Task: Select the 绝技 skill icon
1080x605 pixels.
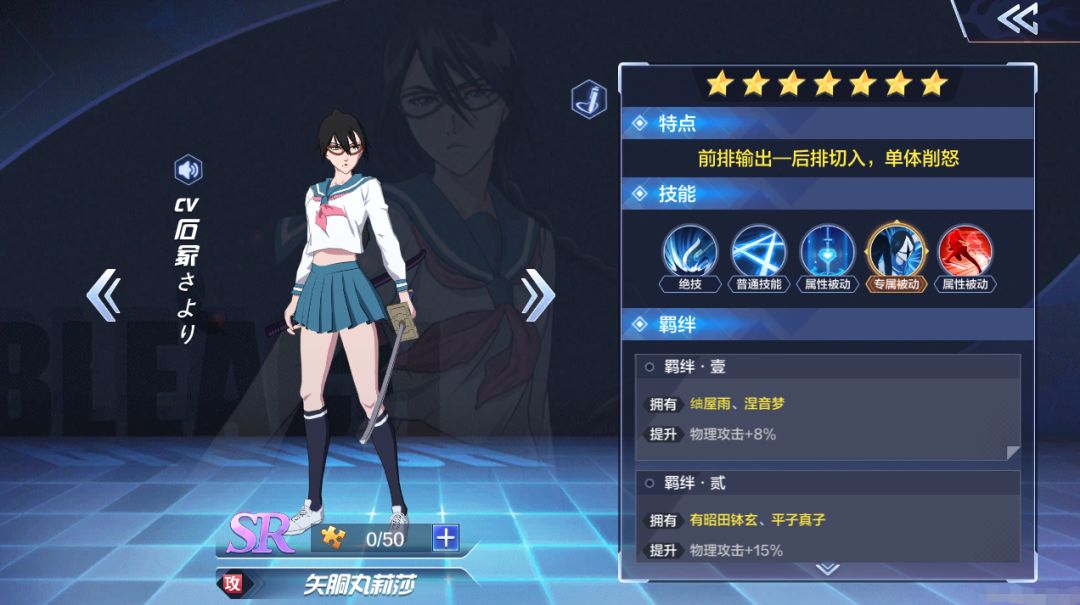Action: point(690,251)
